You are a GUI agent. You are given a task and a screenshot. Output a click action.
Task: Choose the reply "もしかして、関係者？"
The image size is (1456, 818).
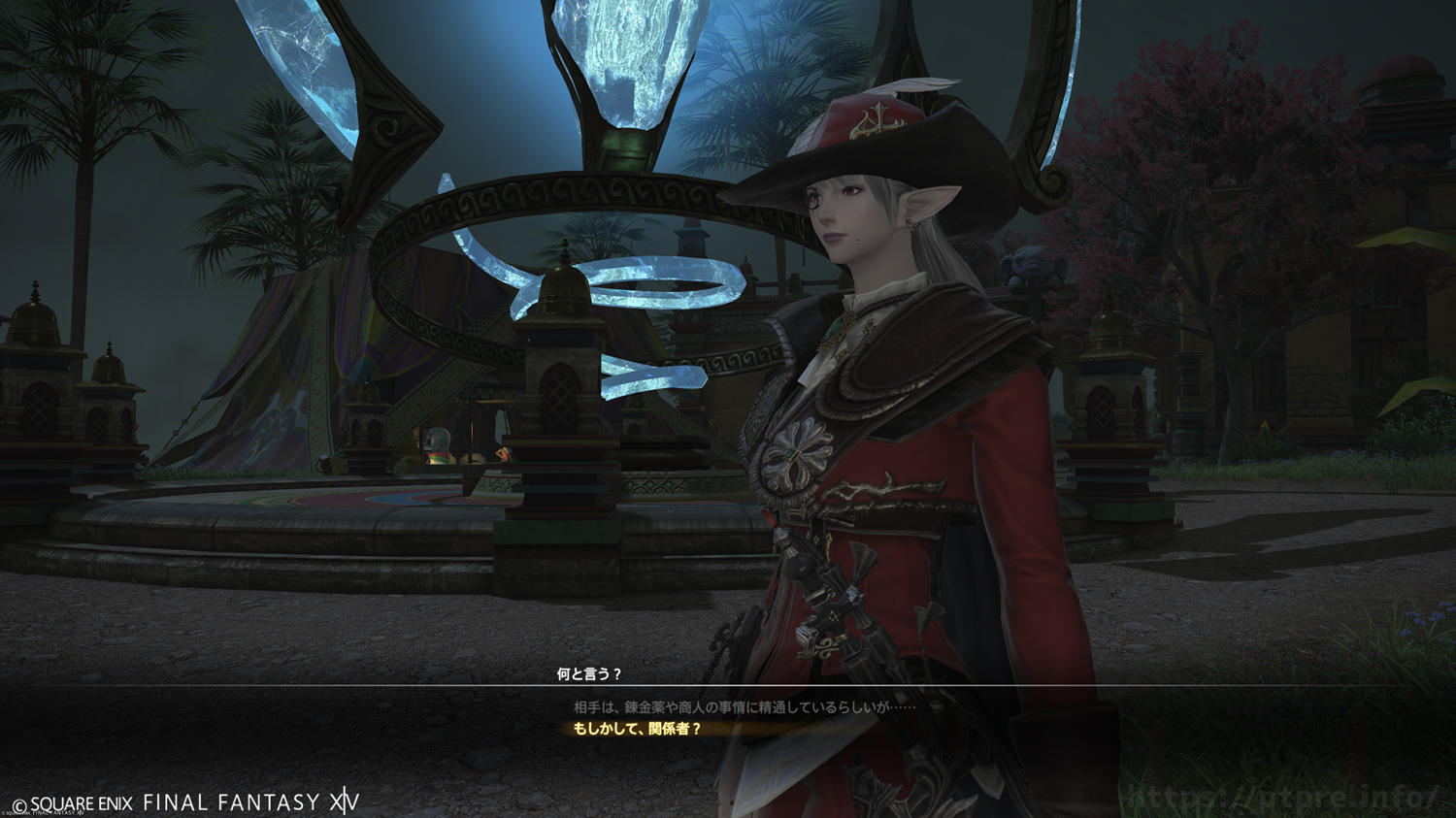pos(637,729)
